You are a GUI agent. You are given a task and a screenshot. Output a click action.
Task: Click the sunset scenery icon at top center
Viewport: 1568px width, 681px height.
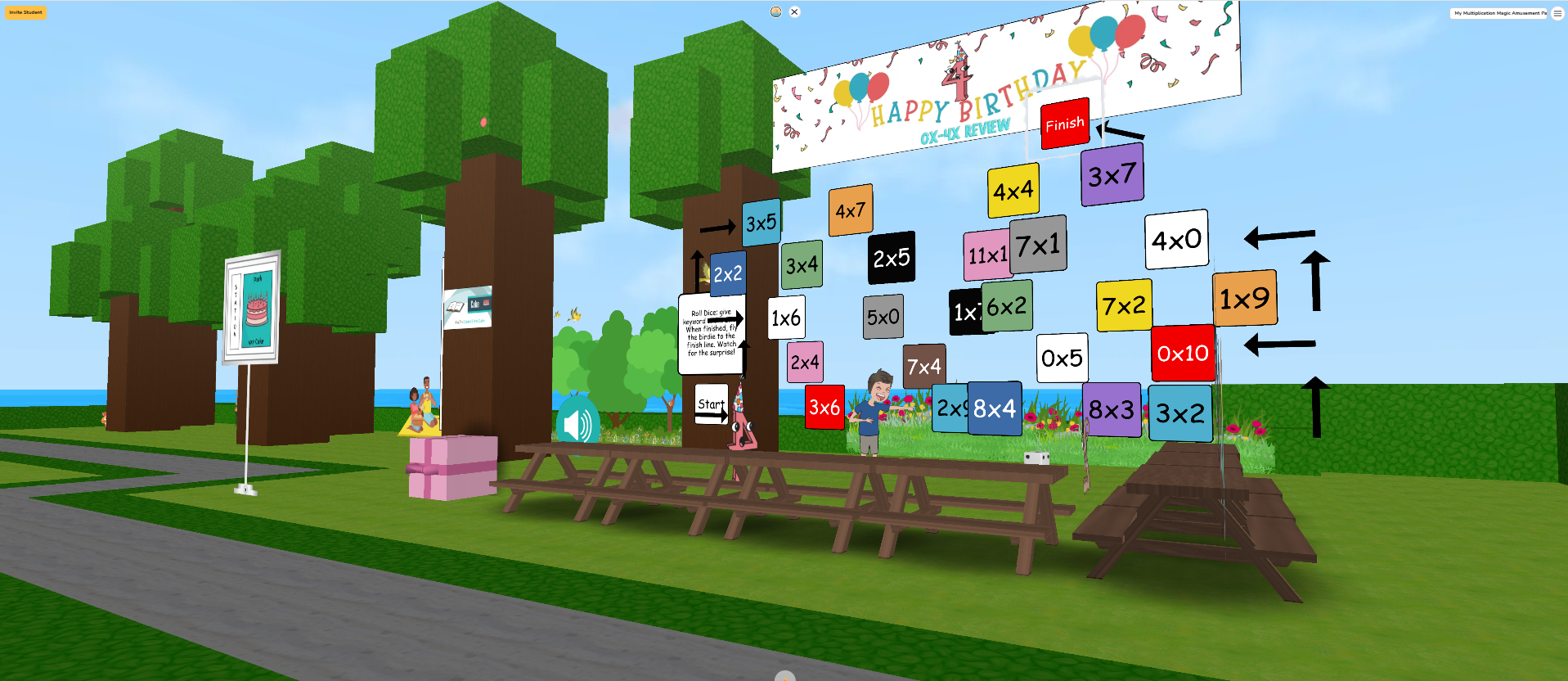point(774,11)
